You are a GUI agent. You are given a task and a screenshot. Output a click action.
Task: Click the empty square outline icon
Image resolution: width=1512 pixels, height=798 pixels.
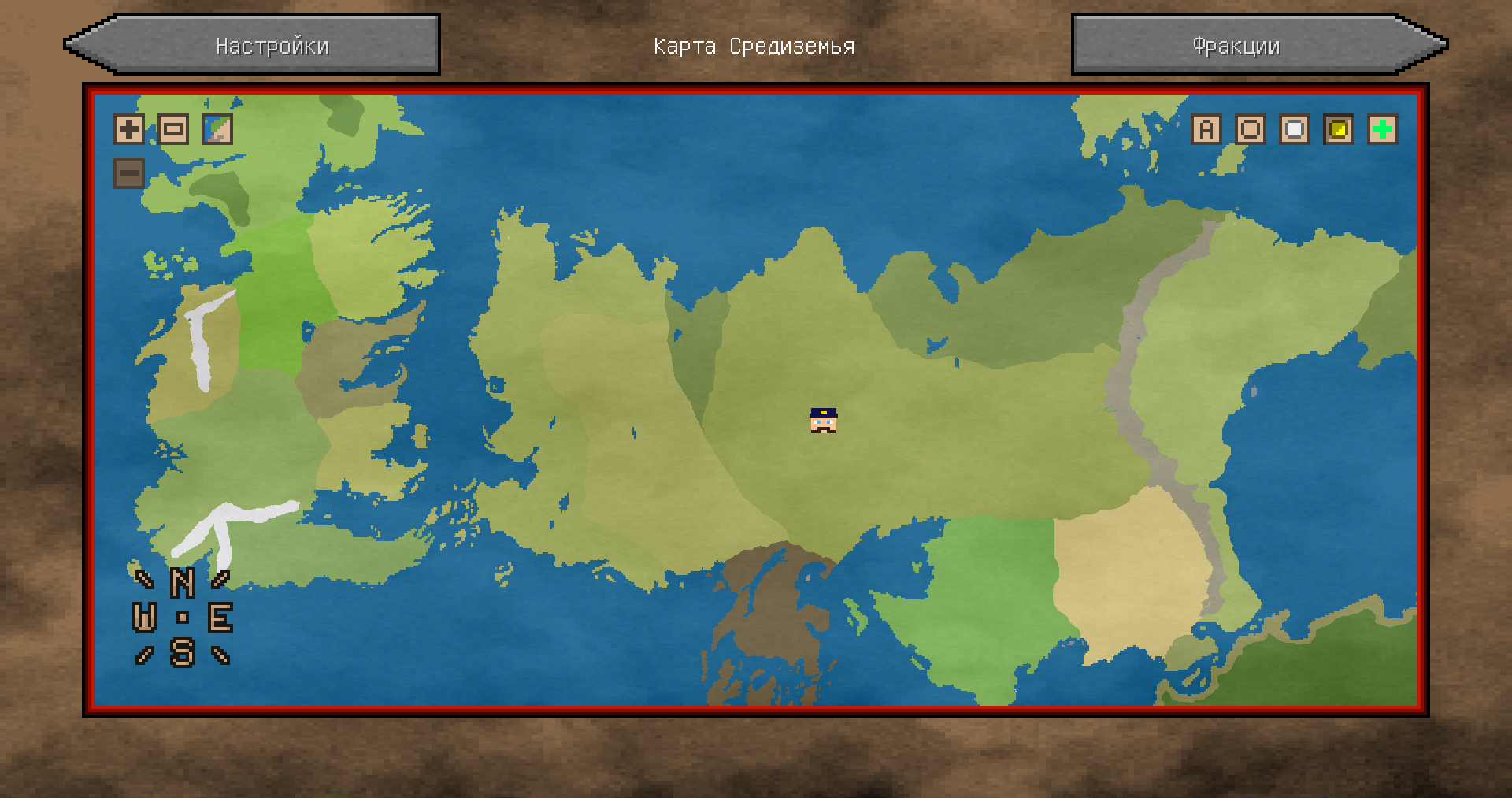pyautogui.click(x=1251, y=129)
